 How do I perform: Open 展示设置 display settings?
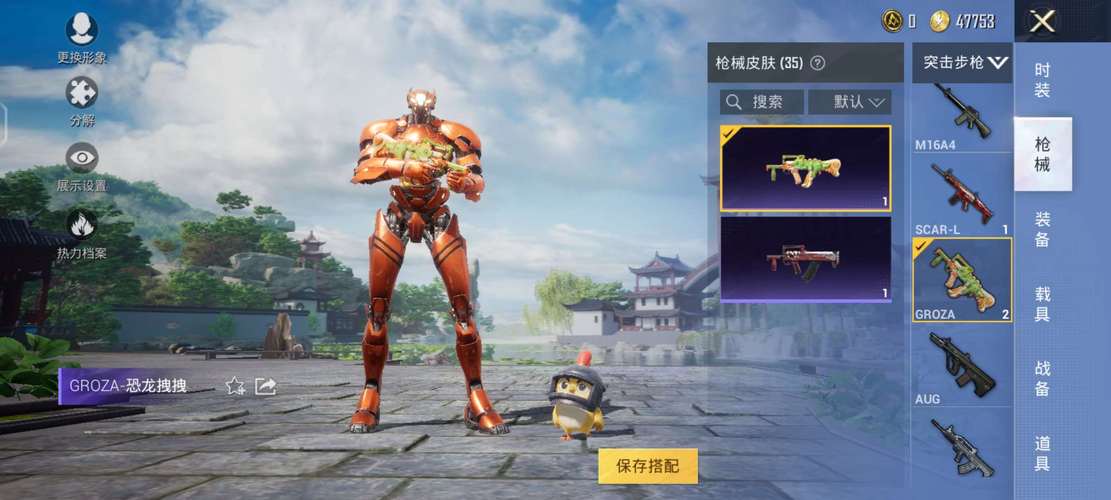81,164
